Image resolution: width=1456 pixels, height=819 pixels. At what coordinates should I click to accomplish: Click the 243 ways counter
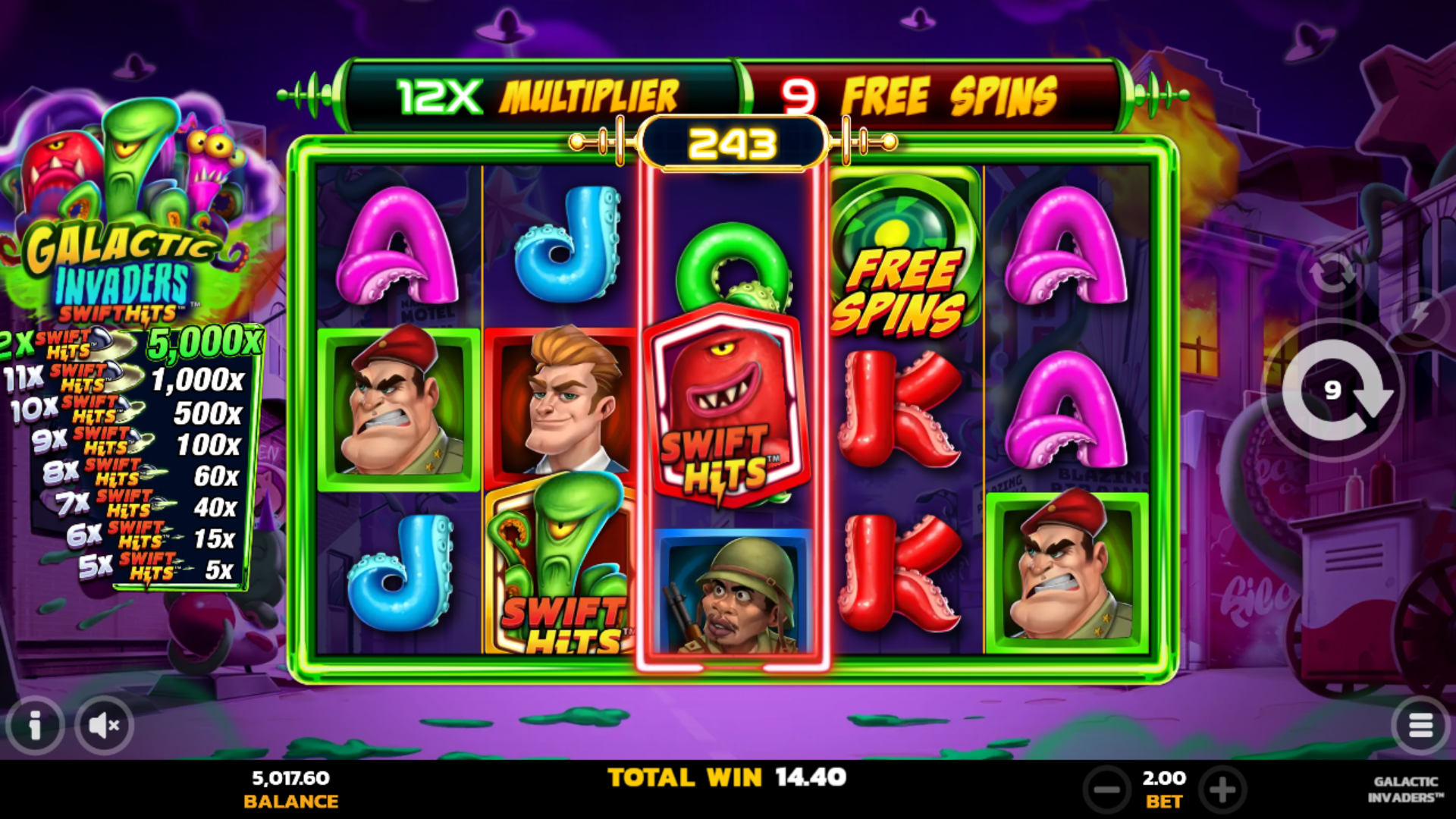[730, 140]
